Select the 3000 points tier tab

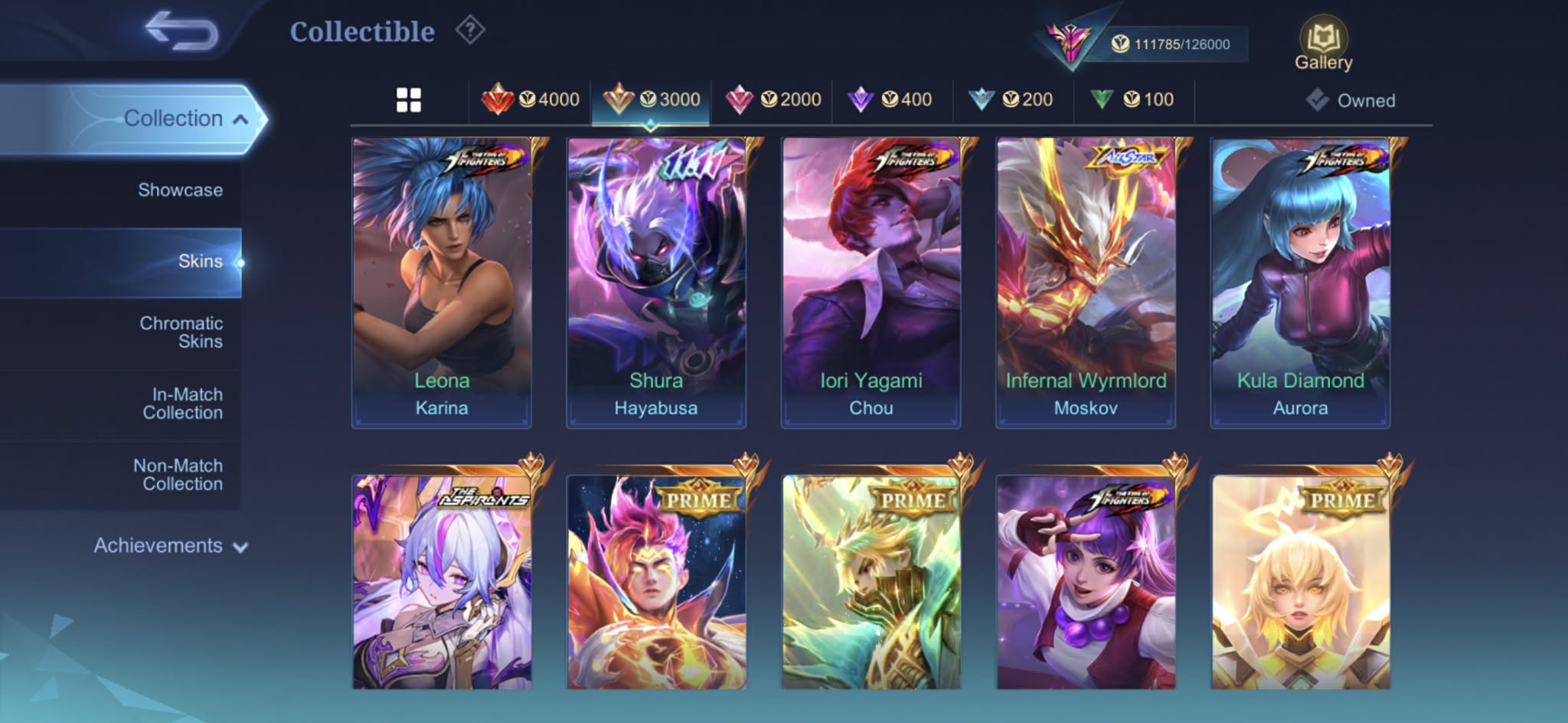click(652, 100)
